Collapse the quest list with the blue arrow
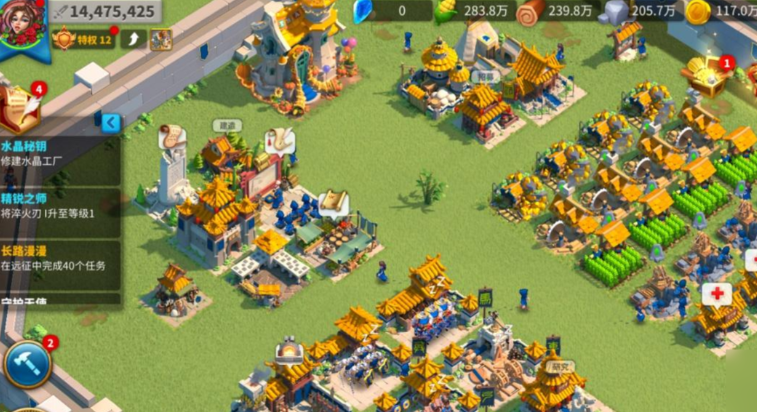The height and width of the screenshot is (412, 757). click(x=112, y=123)
